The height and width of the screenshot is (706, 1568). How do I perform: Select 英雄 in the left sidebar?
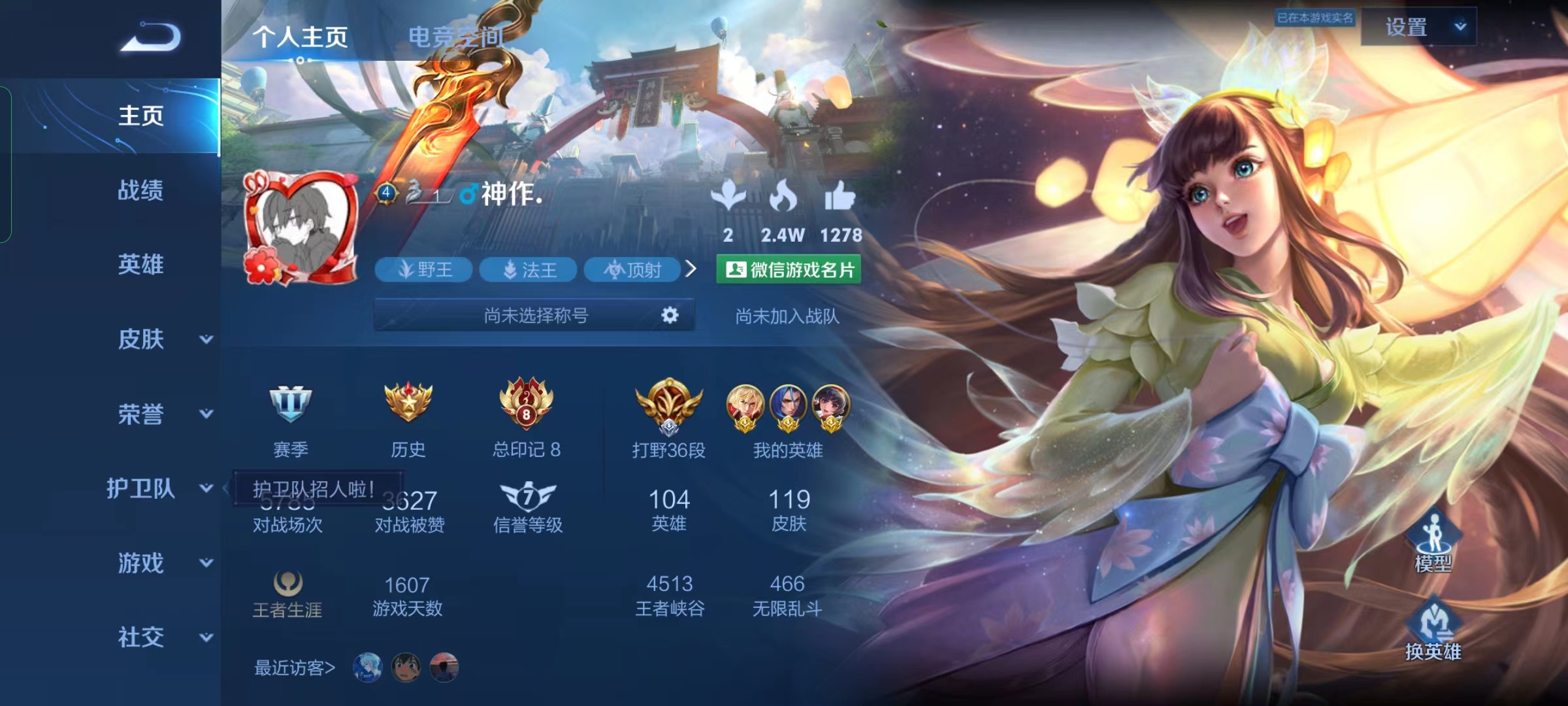click(x=140, y=264)
